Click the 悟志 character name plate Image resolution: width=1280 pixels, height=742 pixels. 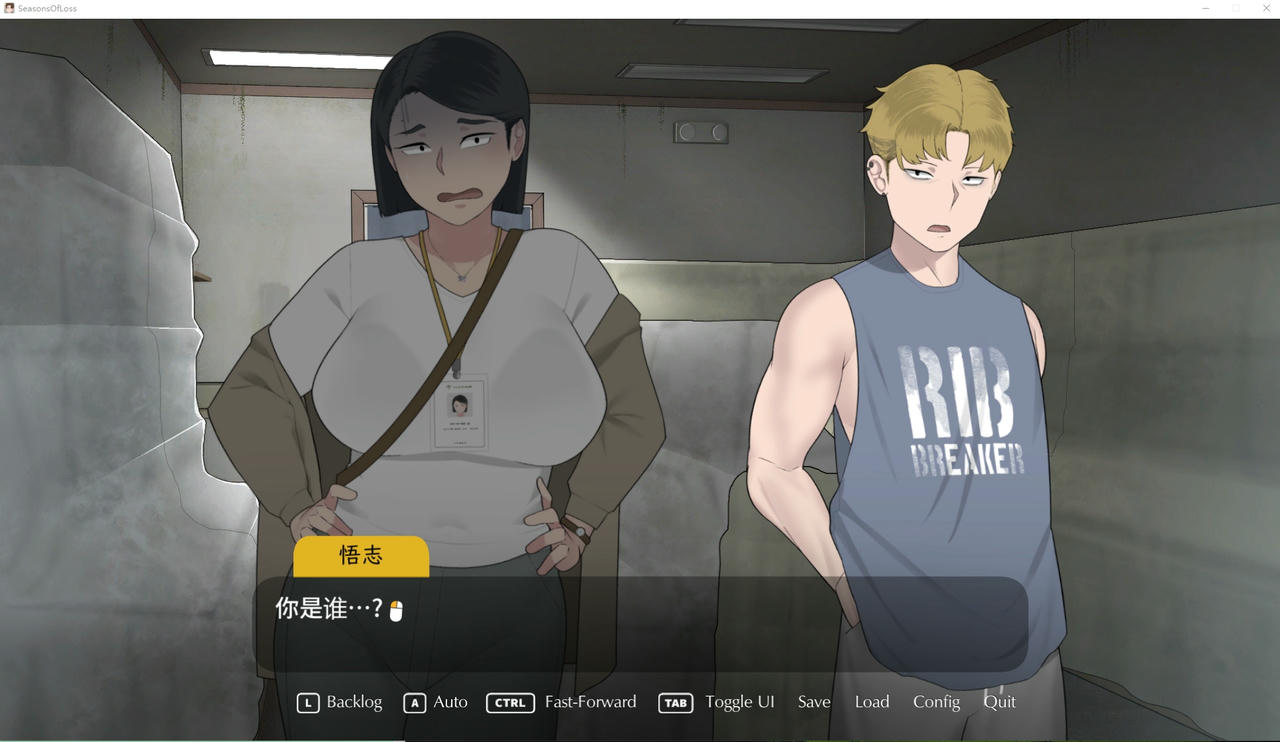coord(361,557)
